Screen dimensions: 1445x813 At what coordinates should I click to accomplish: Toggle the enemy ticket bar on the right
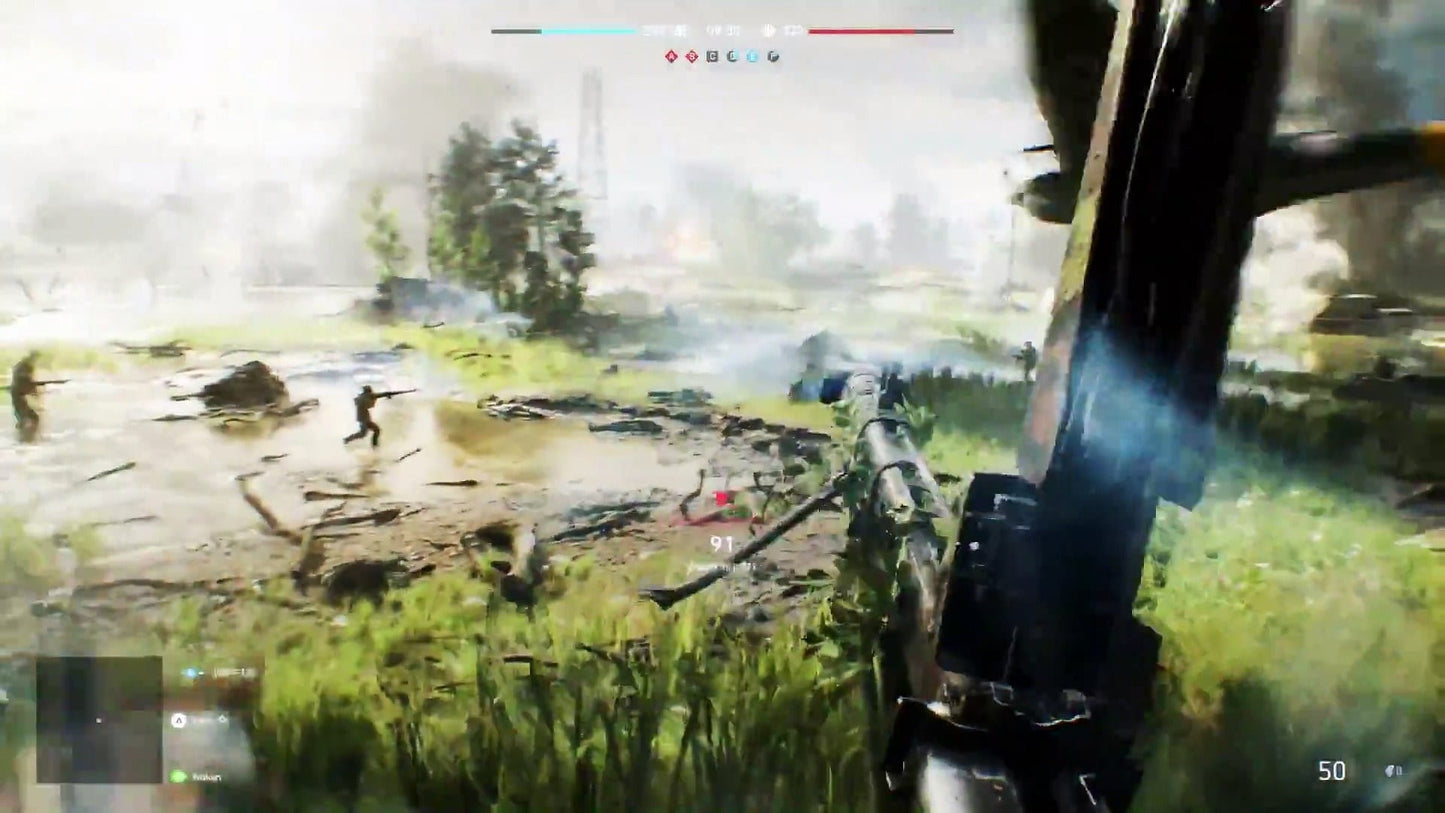[x=880, y=30]
